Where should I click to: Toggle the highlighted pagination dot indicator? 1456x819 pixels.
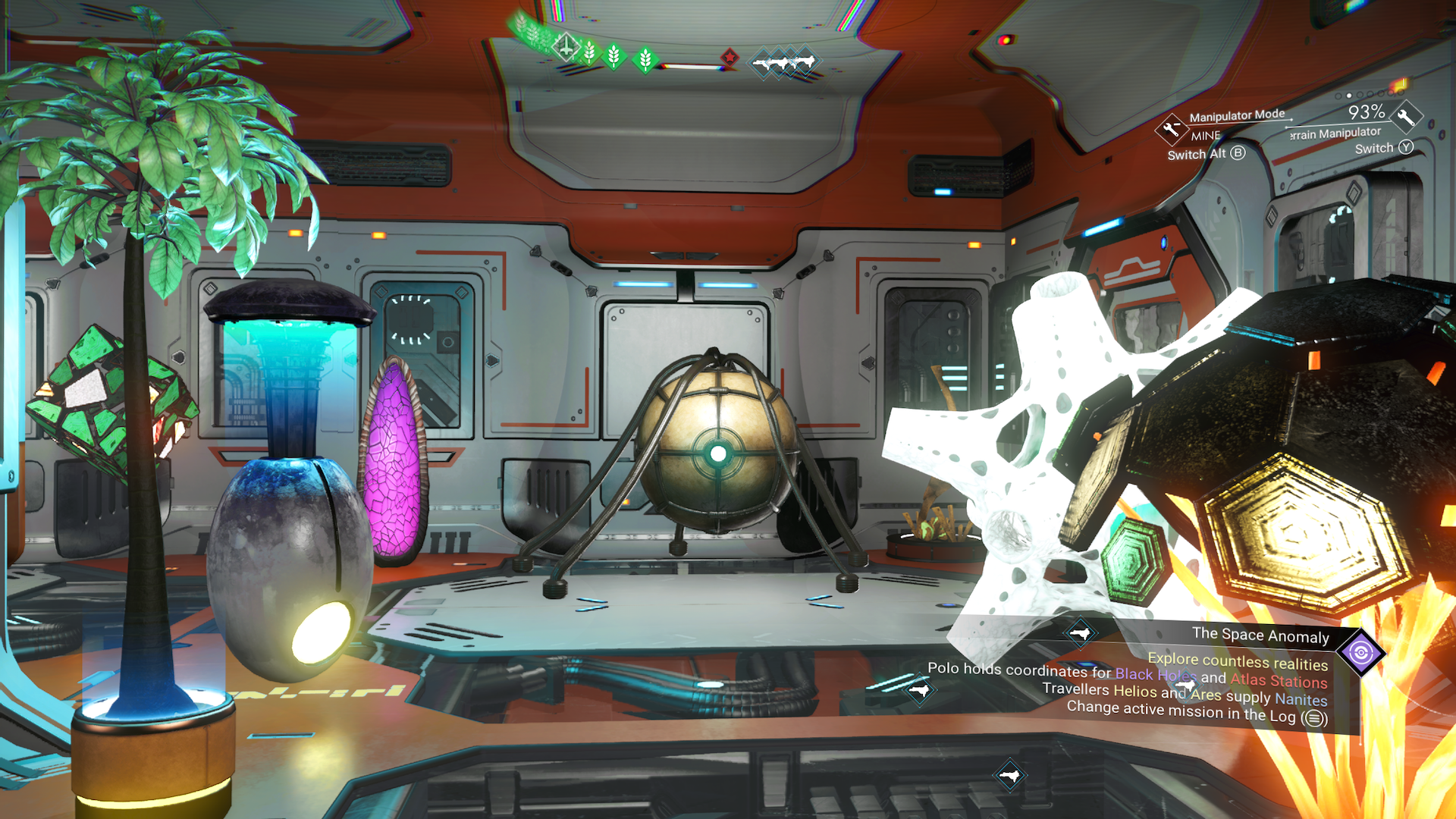pyautogui.click(x=1348, y=96)
